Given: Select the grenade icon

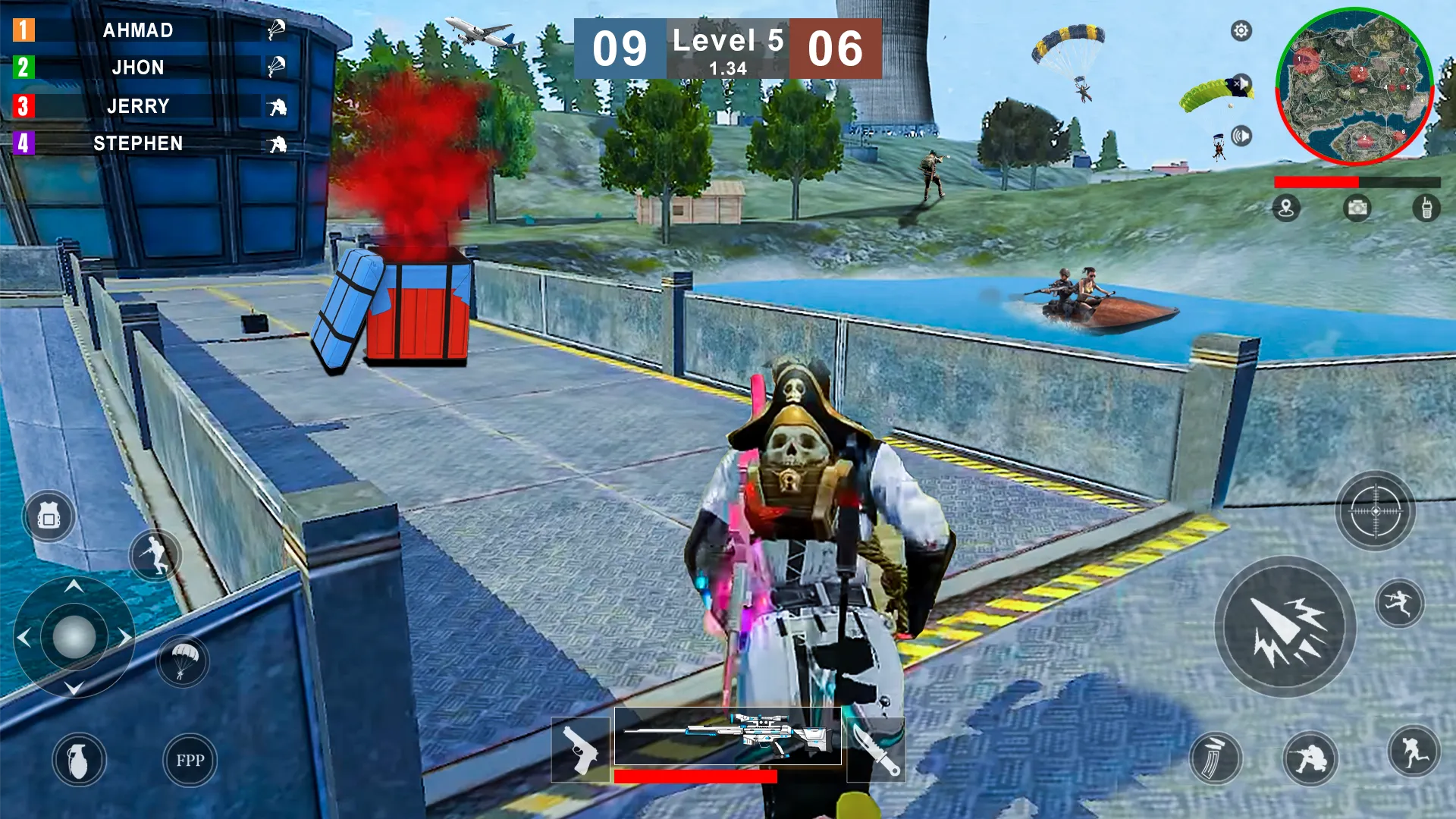Looking at the screenshot, I should (x=78, y=761).
